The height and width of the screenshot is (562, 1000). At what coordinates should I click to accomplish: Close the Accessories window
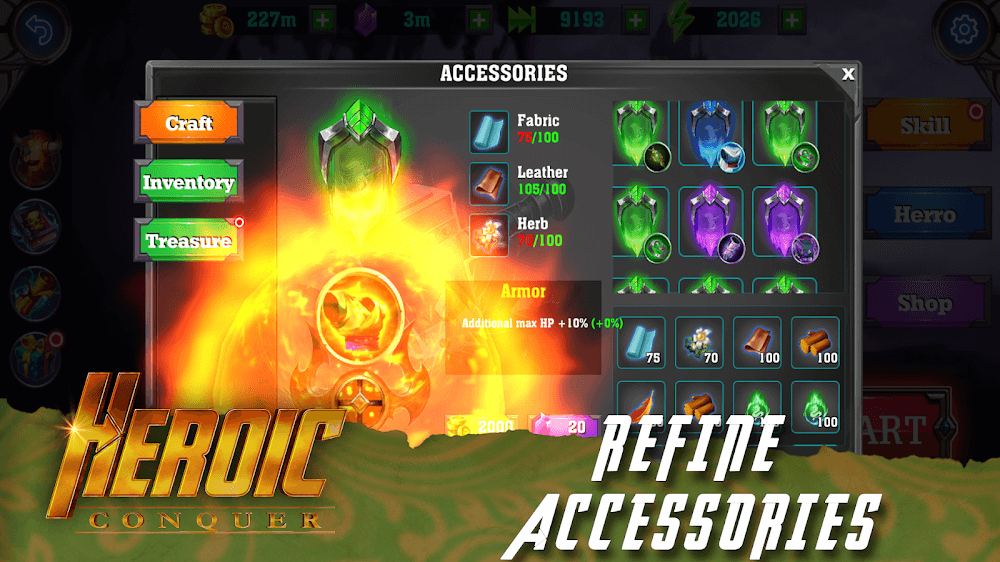pos(848,74)
